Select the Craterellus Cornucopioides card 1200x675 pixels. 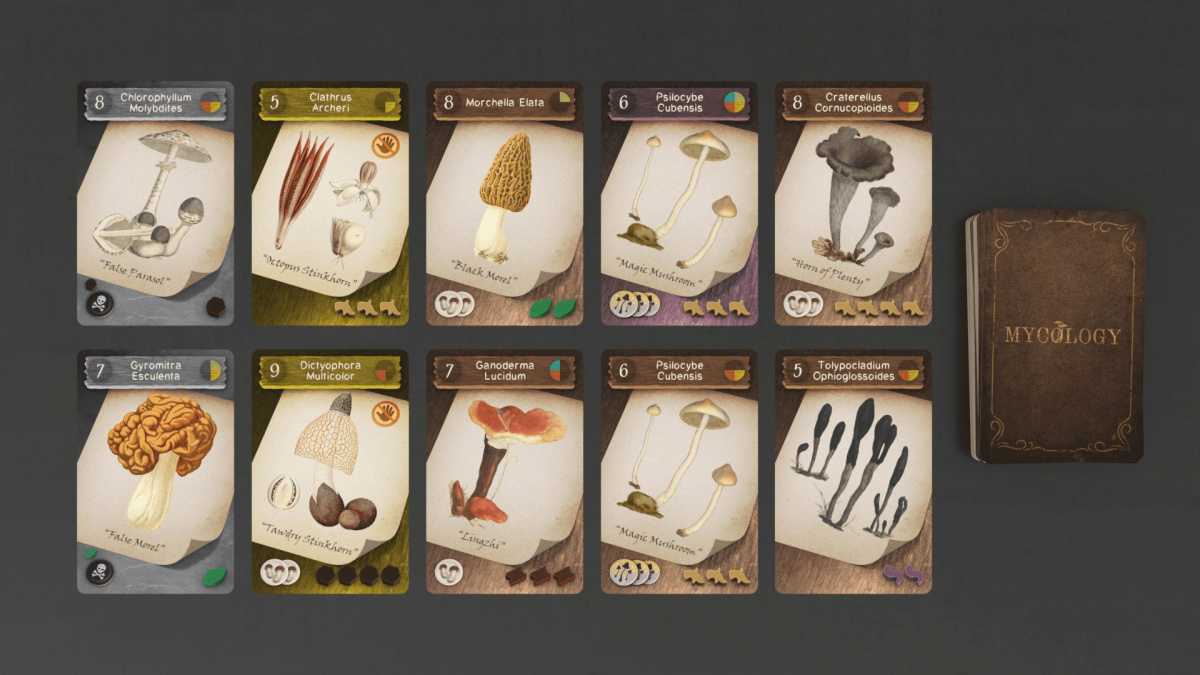coord(853,203)
